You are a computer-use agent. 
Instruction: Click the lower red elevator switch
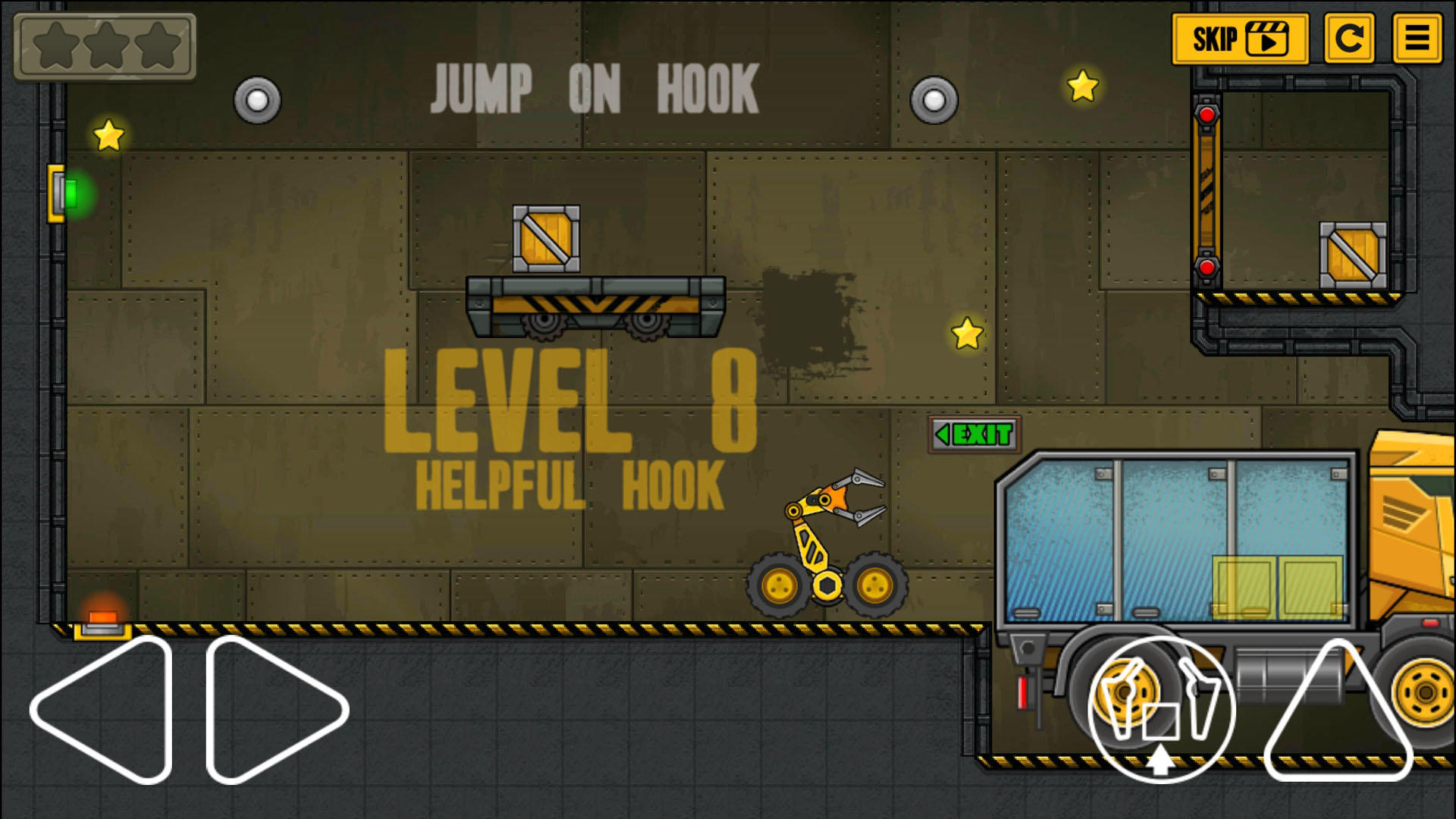[x=1206, y=267]
